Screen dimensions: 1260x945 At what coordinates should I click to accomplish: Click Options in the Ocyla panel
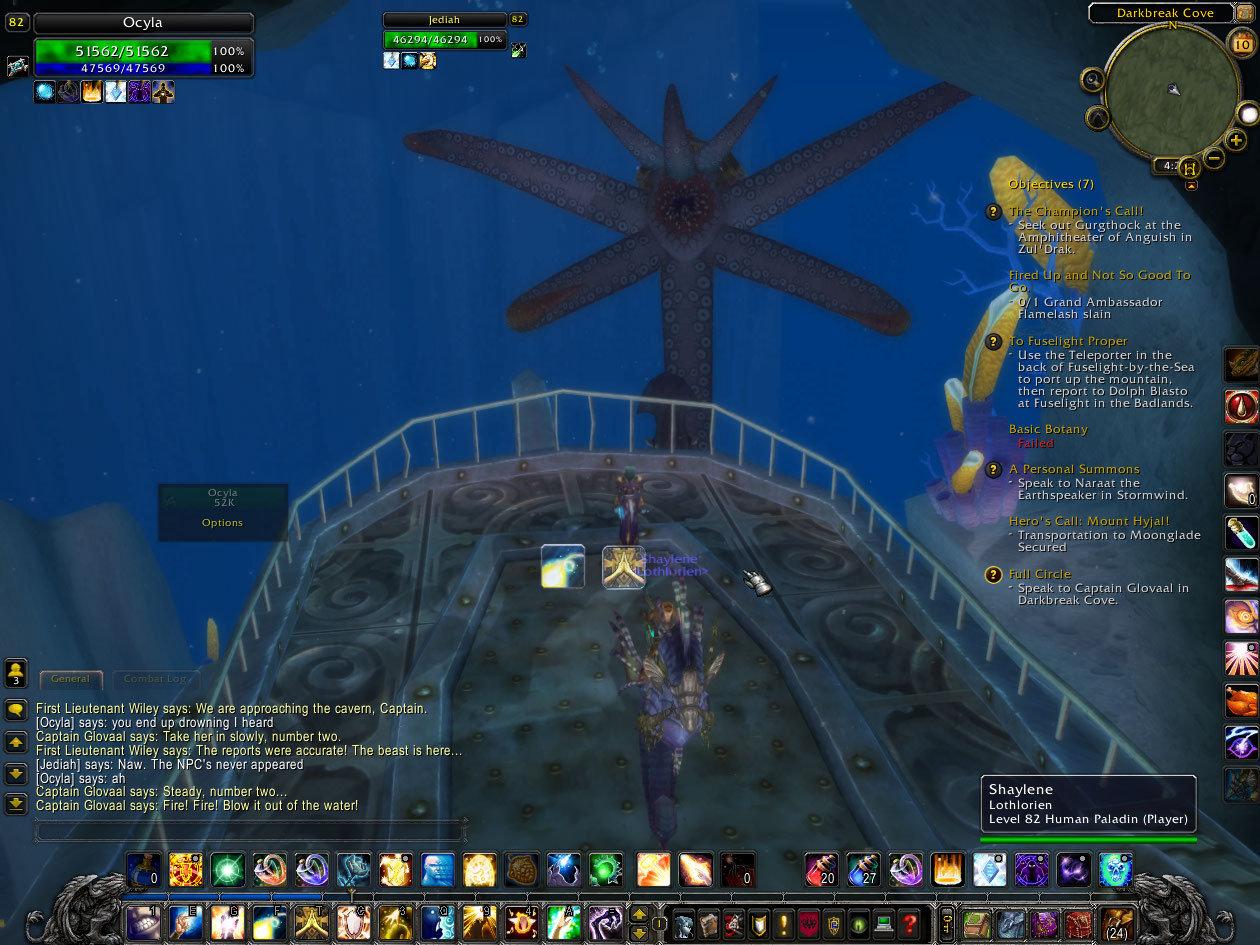pos(222,523)
